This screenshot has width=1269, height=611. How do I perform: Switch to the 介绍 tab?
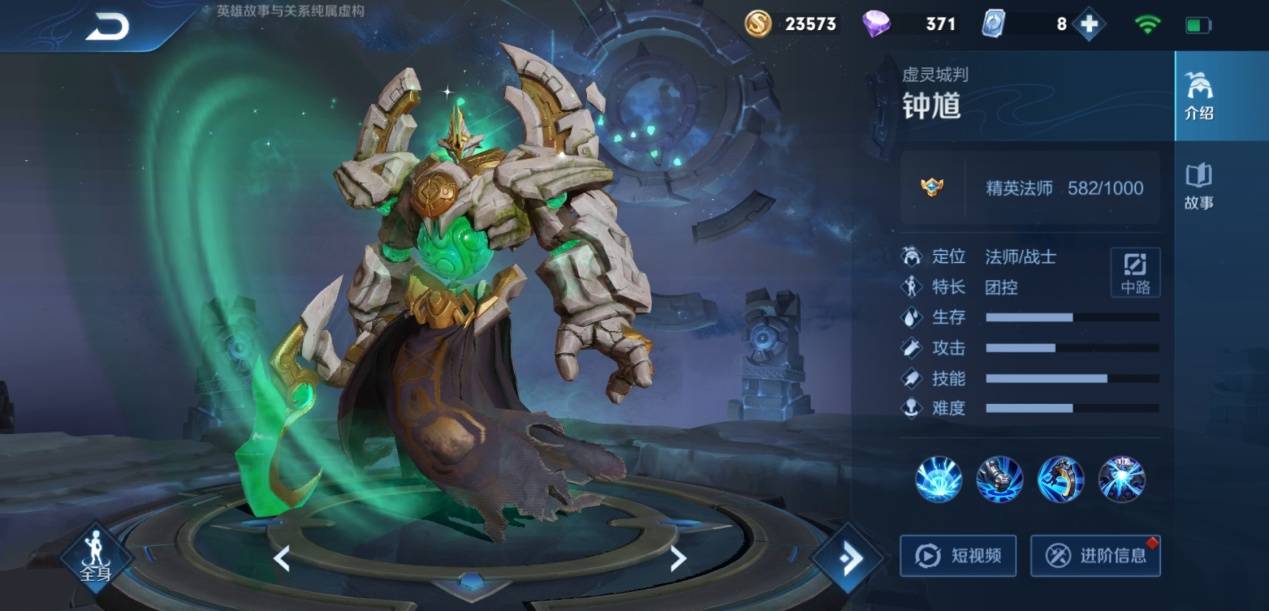1198,96
